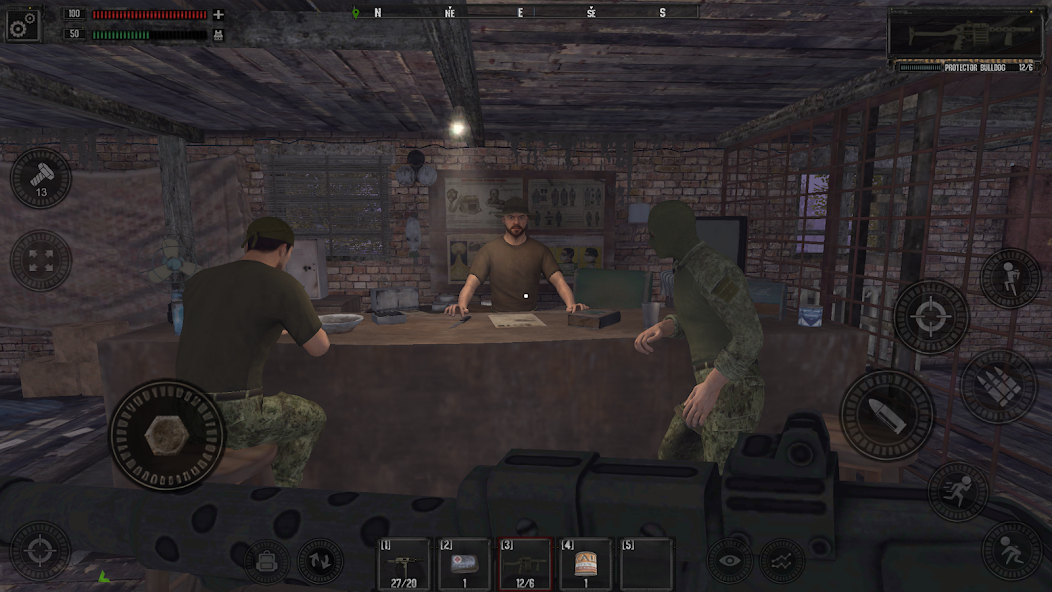Touch the hex-nut movement joystick
The width and height of the screenshot is (1052, 592).
tap(166, 436)
